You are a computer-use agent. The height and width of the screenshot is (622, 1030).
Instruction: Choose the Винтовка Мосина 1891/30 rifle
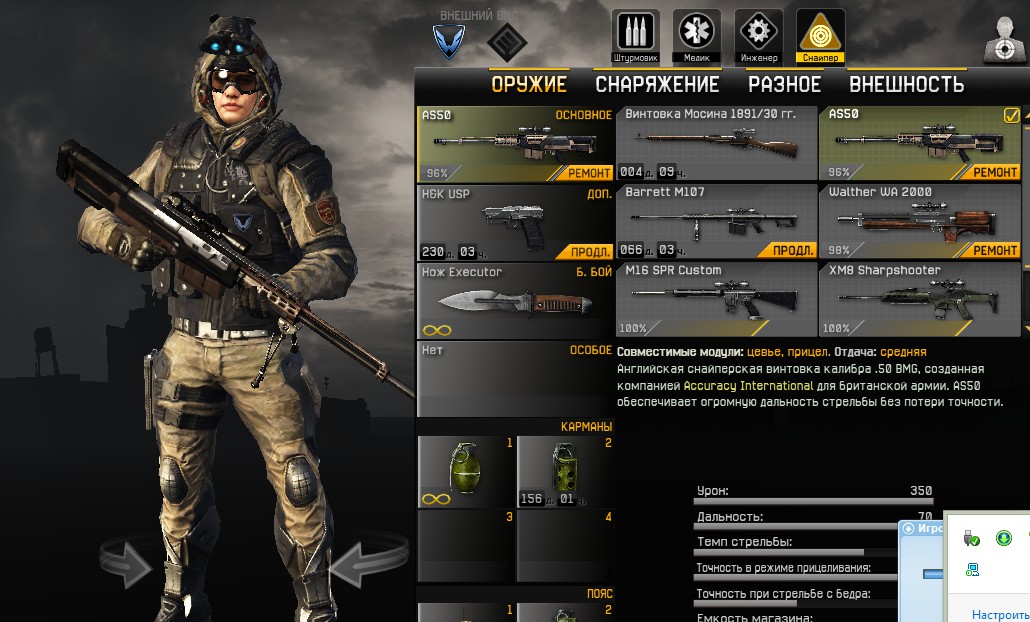coord(716,142)
